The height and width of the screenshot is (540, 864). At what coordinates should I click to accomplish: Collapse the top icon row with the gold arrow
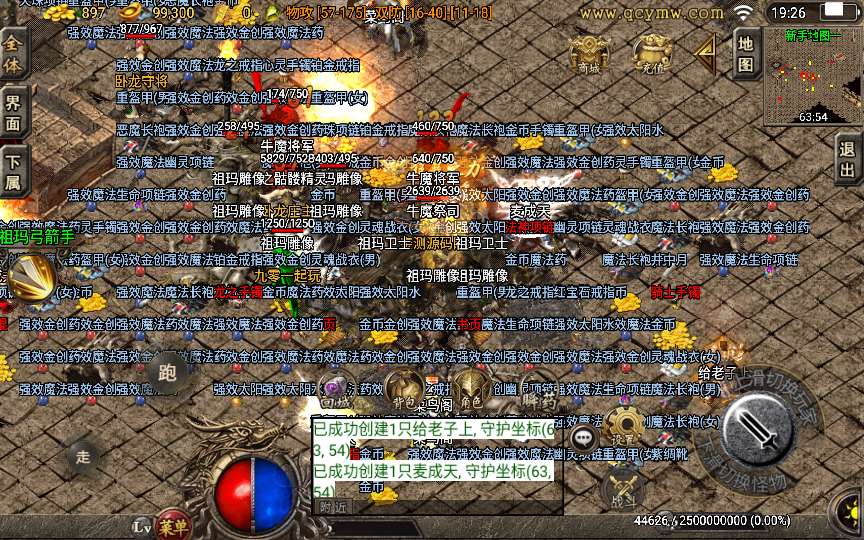point(707,50)
